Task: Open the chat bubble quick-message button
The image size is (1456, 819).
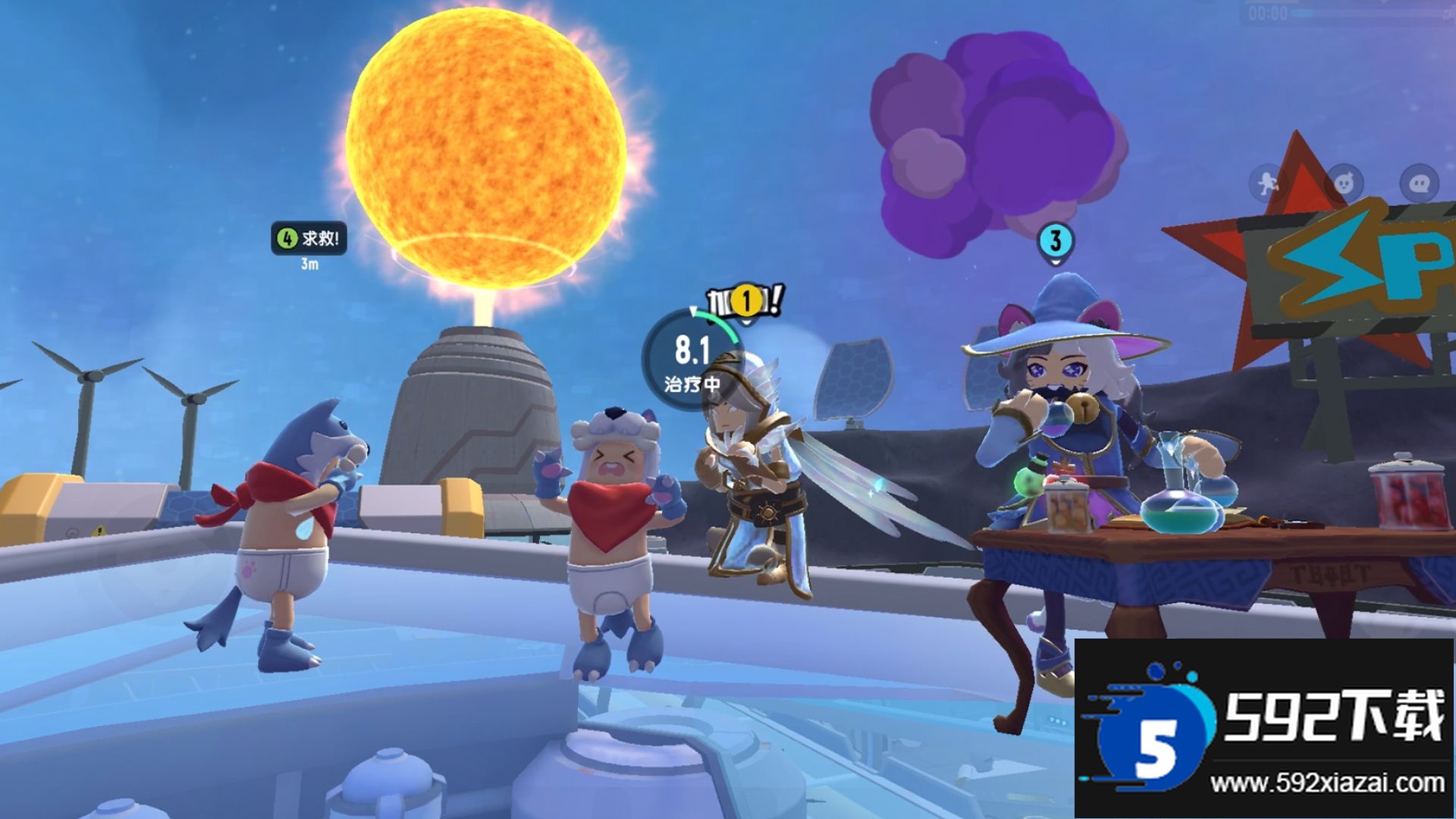Action: coord(1419,183)
